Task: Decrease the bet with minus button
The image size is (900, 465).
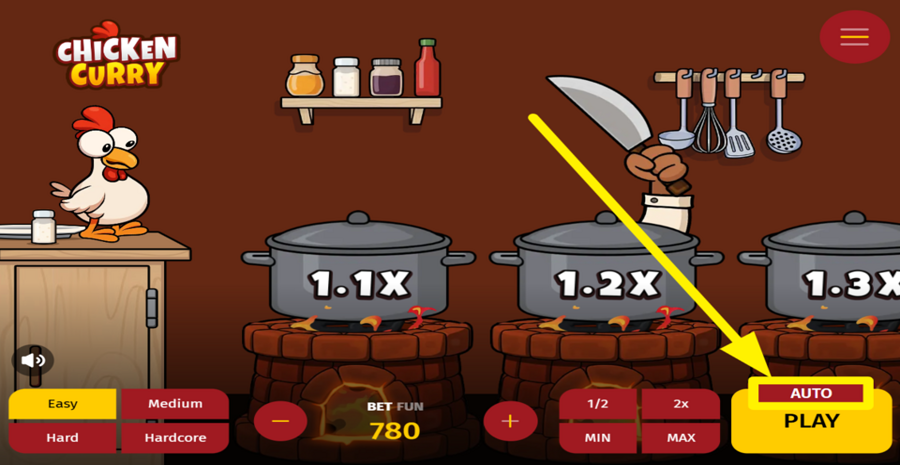Action: 280,421
